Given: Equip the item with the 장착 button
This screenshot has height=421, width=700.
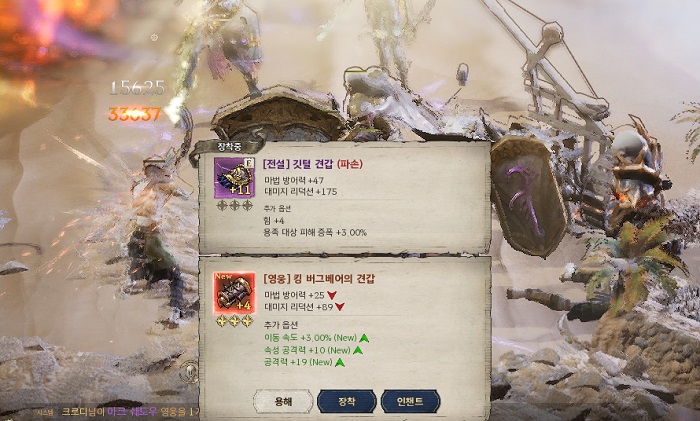Looking at the screenshot, I should (346, 401).
